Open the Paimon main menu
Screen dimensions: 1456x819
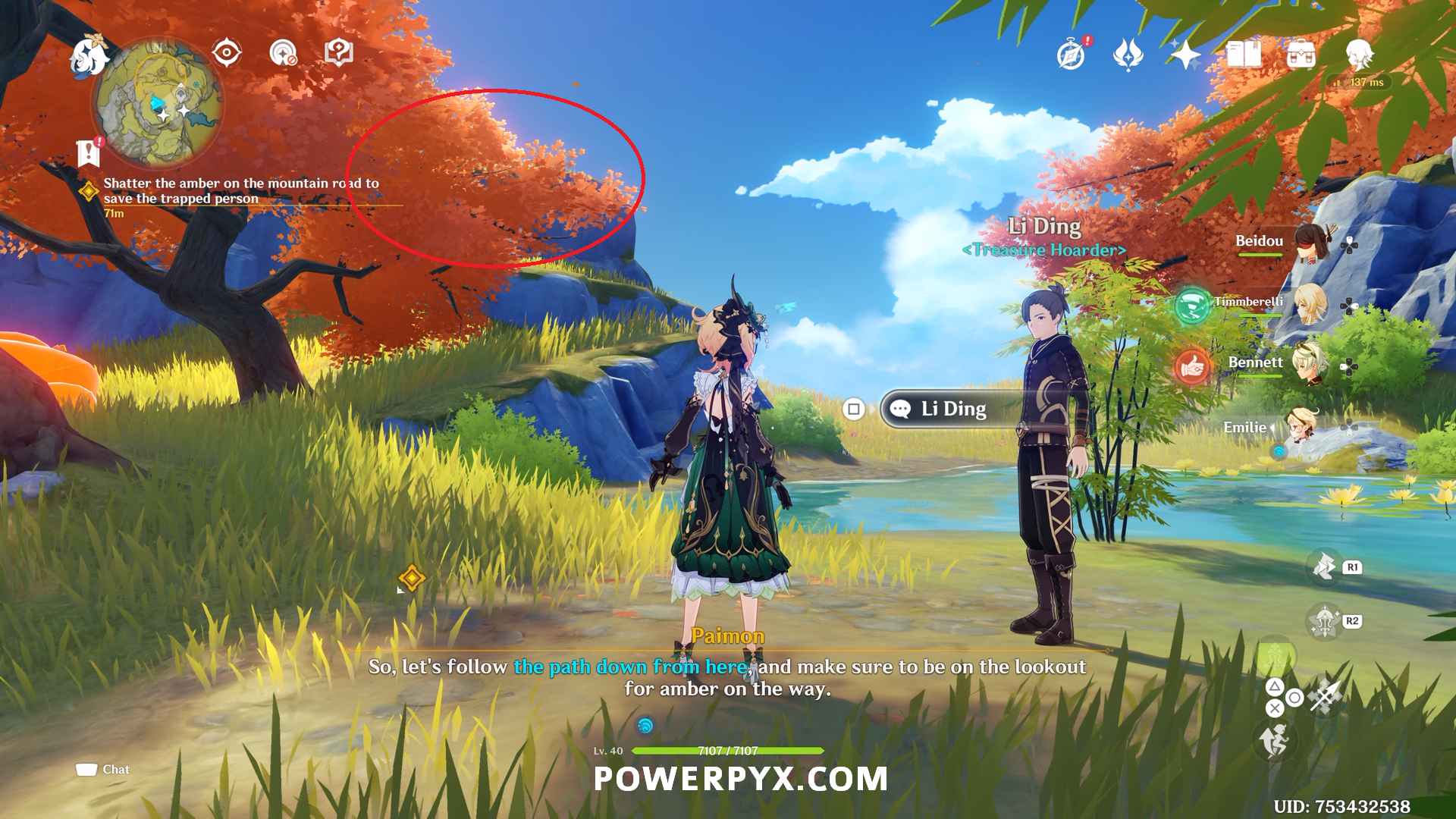pos(89,56)
